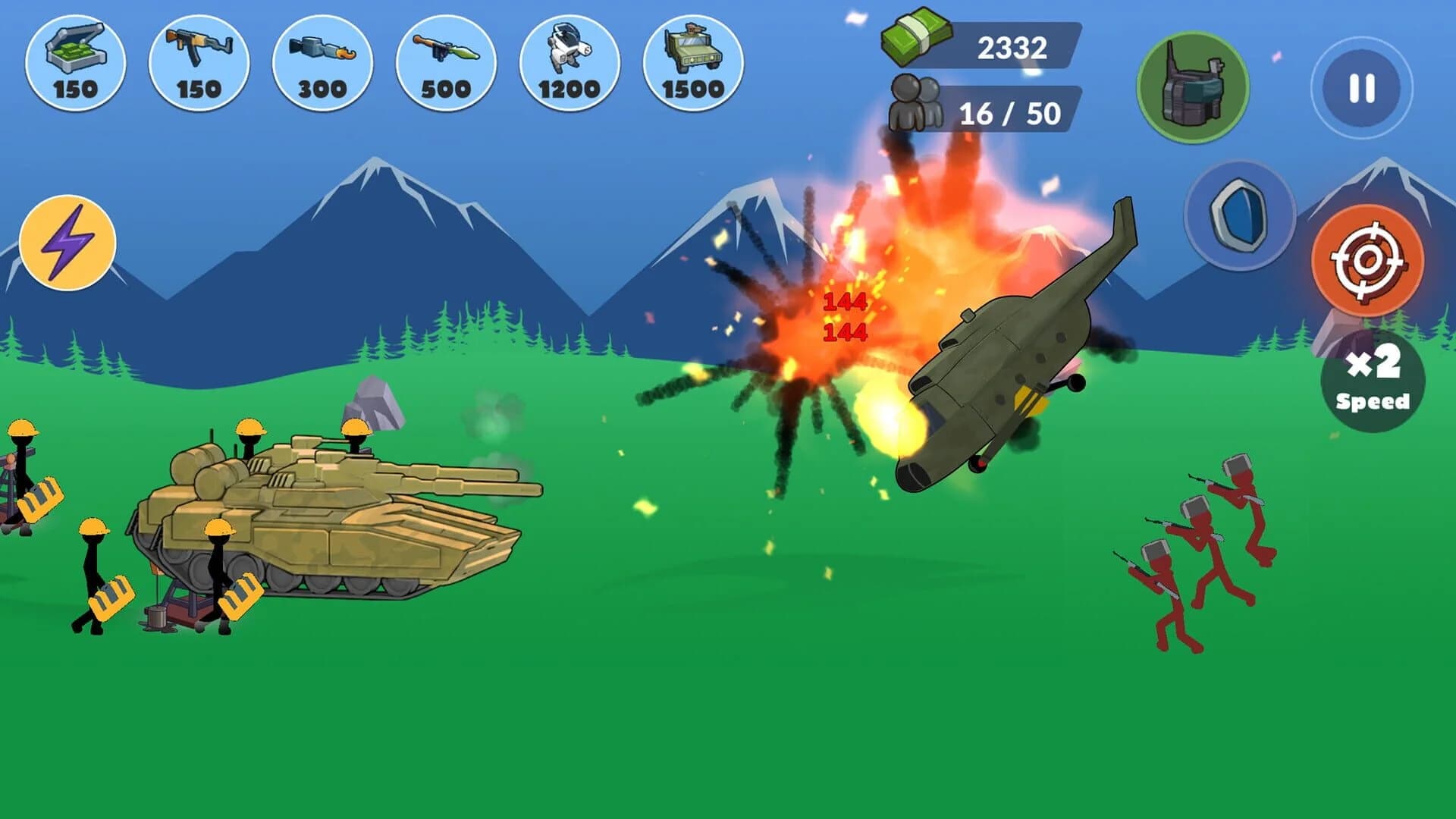Select the money case unit costing 150
Viewport: 1456px width, 819px height.
(x=76, y=61)
